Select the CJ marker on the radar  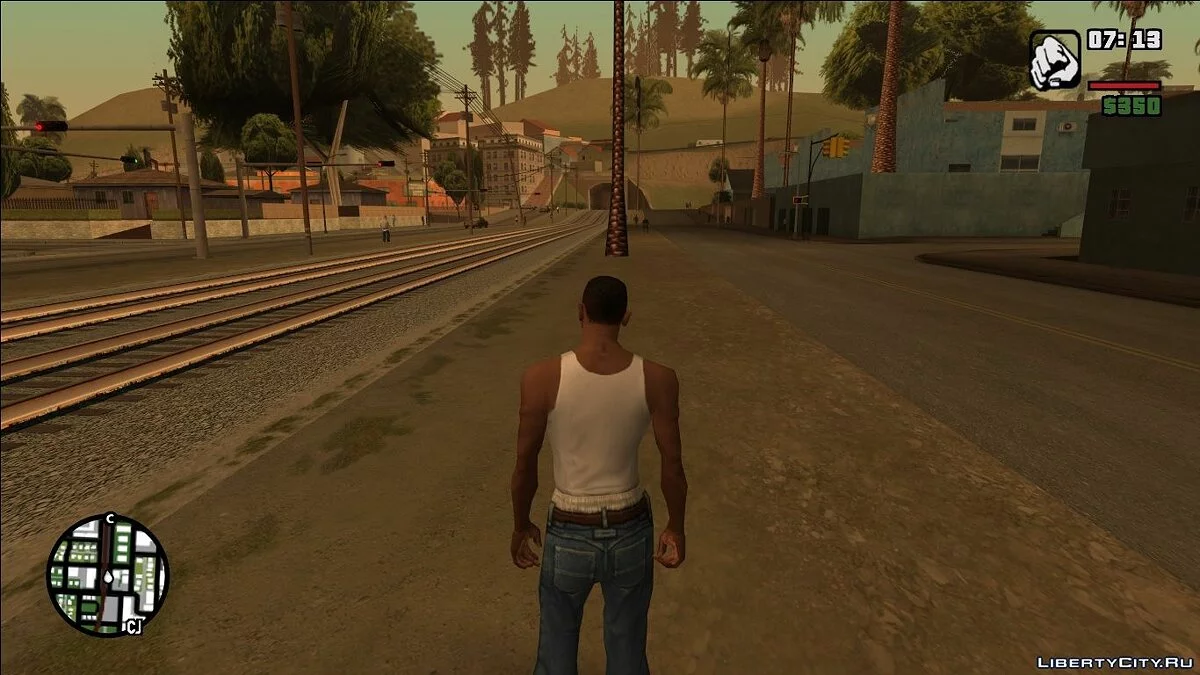pos(132,626)
